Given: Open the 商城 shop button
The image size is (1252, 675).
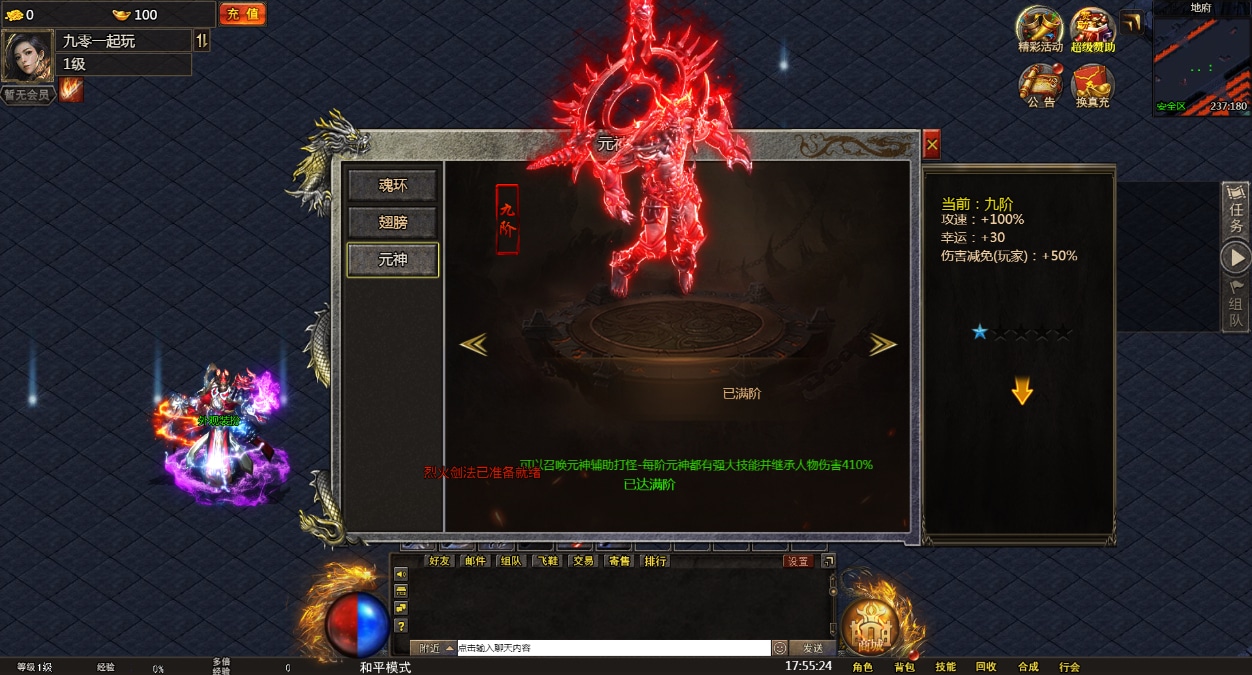Looking at the screenshot, I should pyautogui.click(x=871, y=627).
